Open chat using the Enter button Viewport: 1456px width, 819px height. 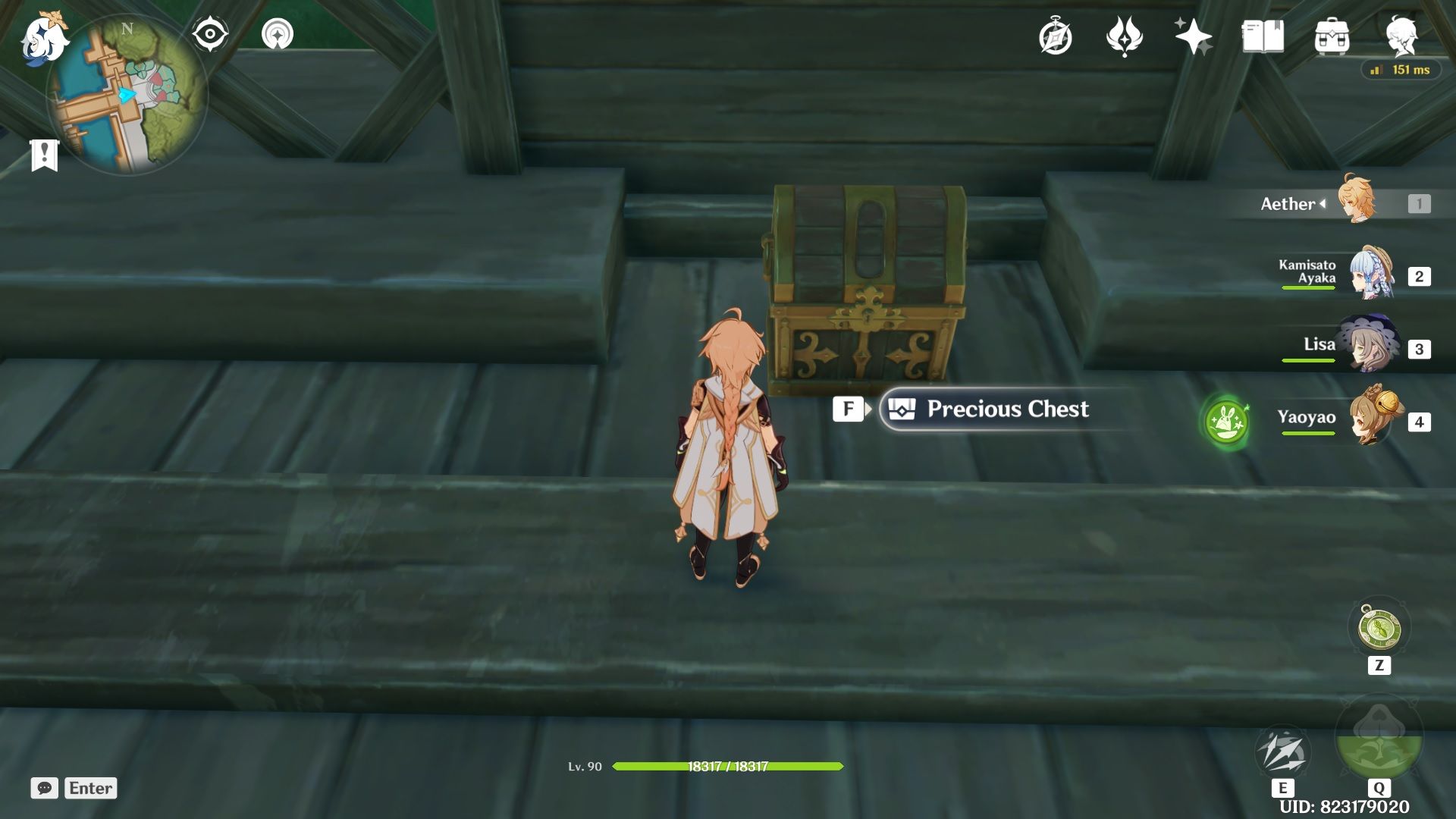[90, 788]
